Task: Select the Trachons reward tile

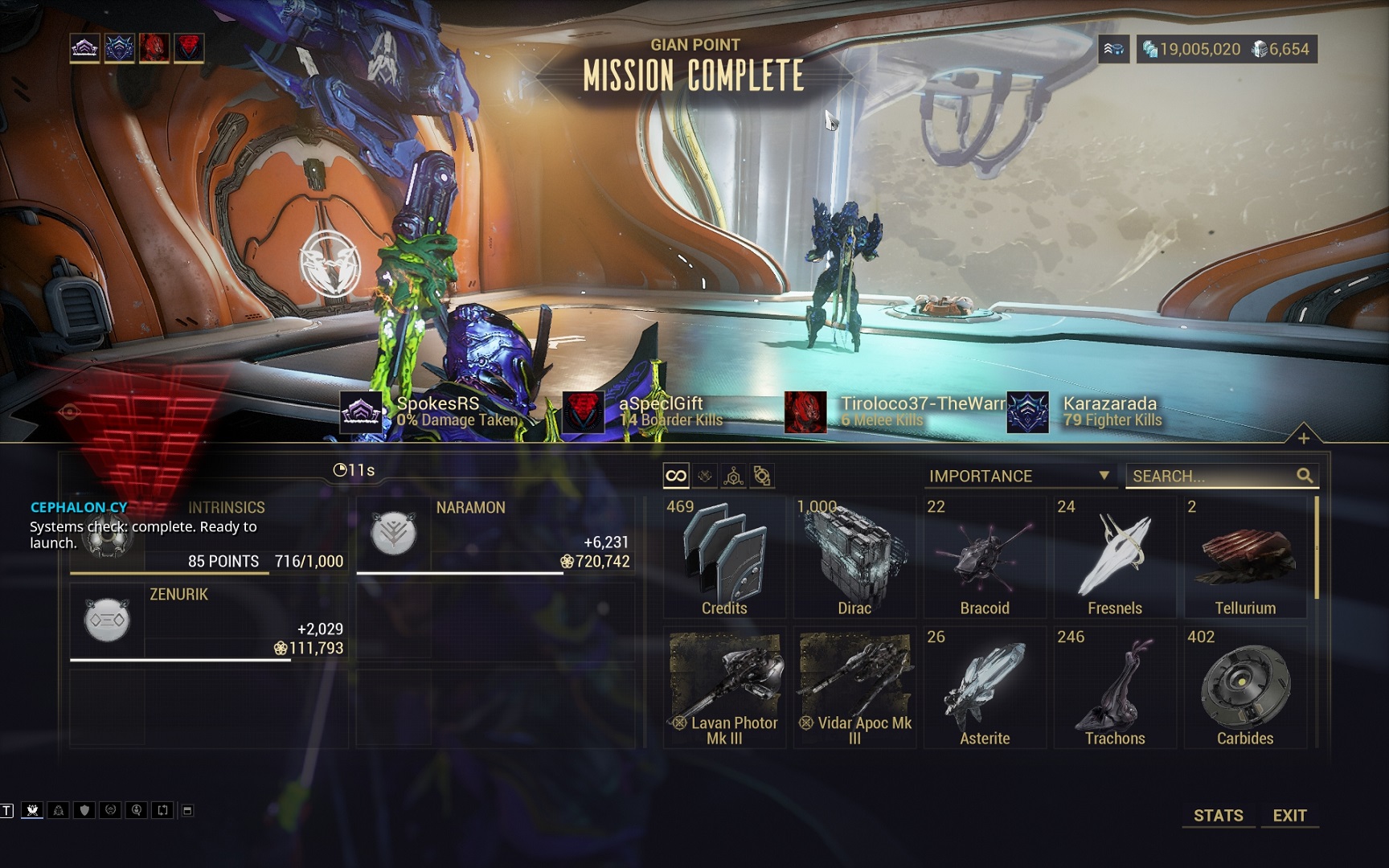Action: tap(1115, 688)
